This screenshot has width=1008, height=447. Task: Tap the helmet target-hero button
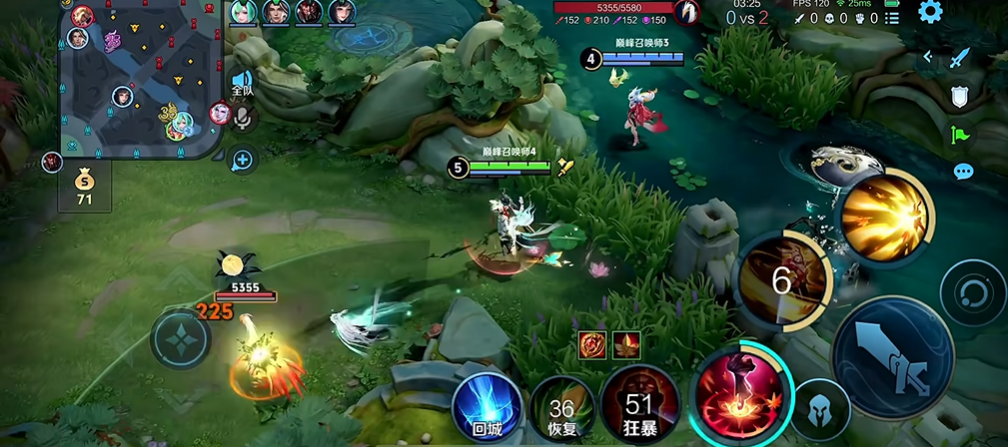click(x=820, y=410)
